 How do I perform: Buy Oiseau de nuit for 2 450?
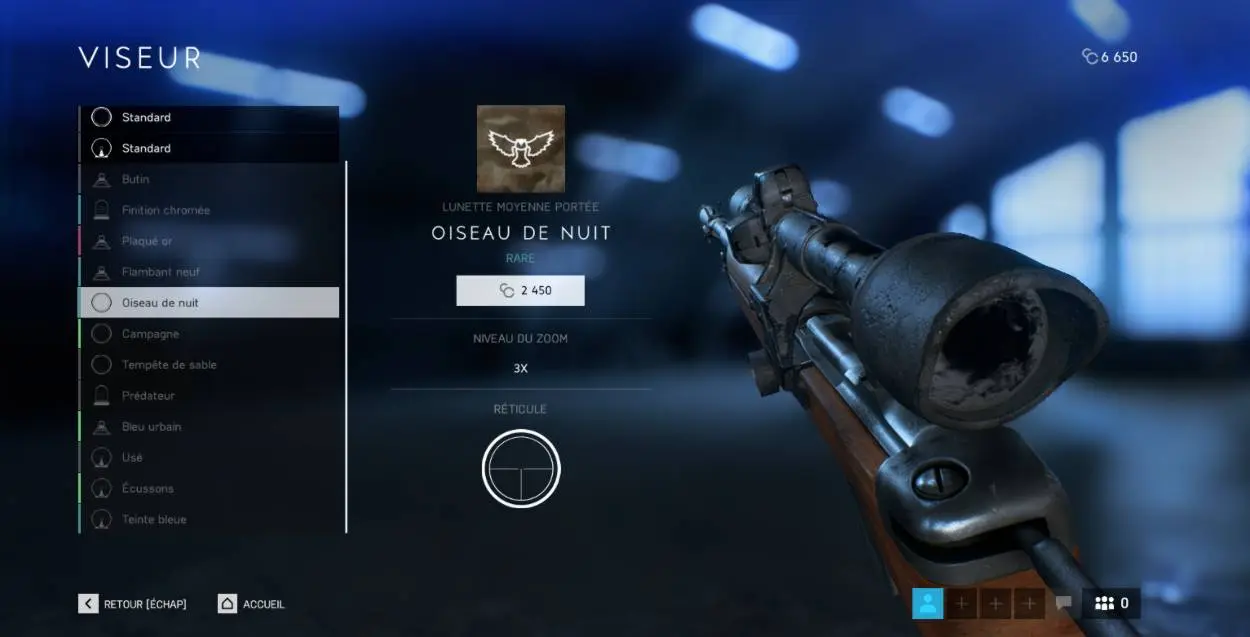point(520,291)
